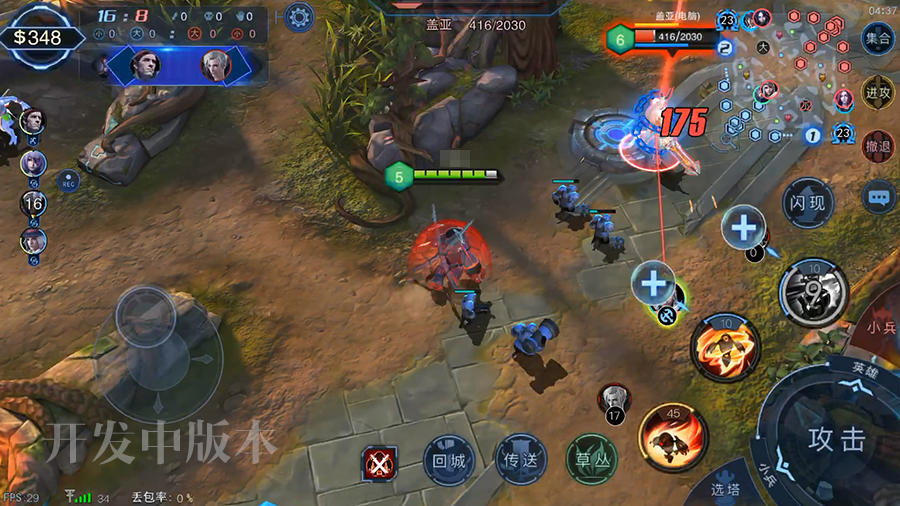Tap the main 攻击 attack button
Screen dimensions: 900x506
point(836,438)
